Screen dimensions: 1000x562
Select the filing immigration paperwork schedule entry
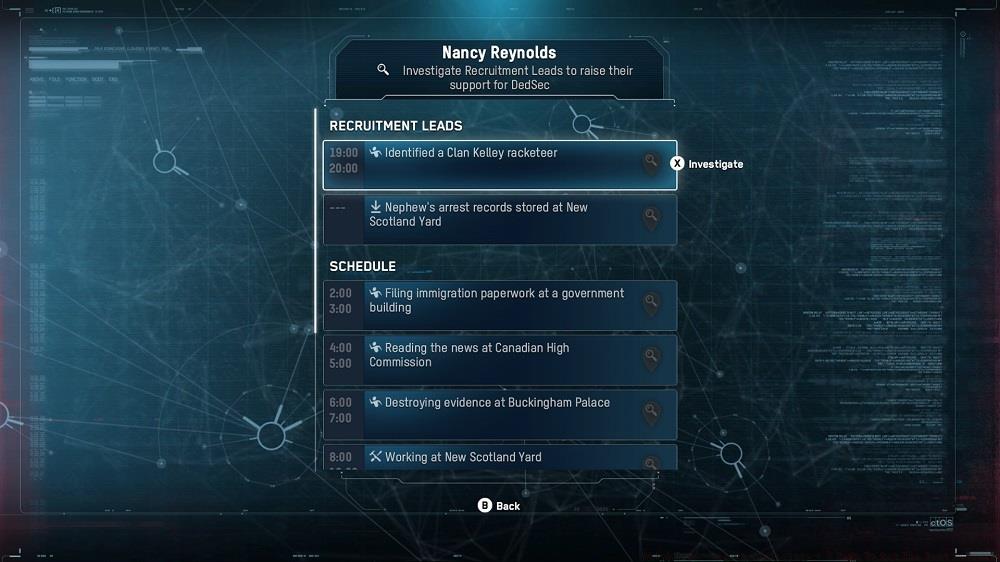(x=499, y=305)
